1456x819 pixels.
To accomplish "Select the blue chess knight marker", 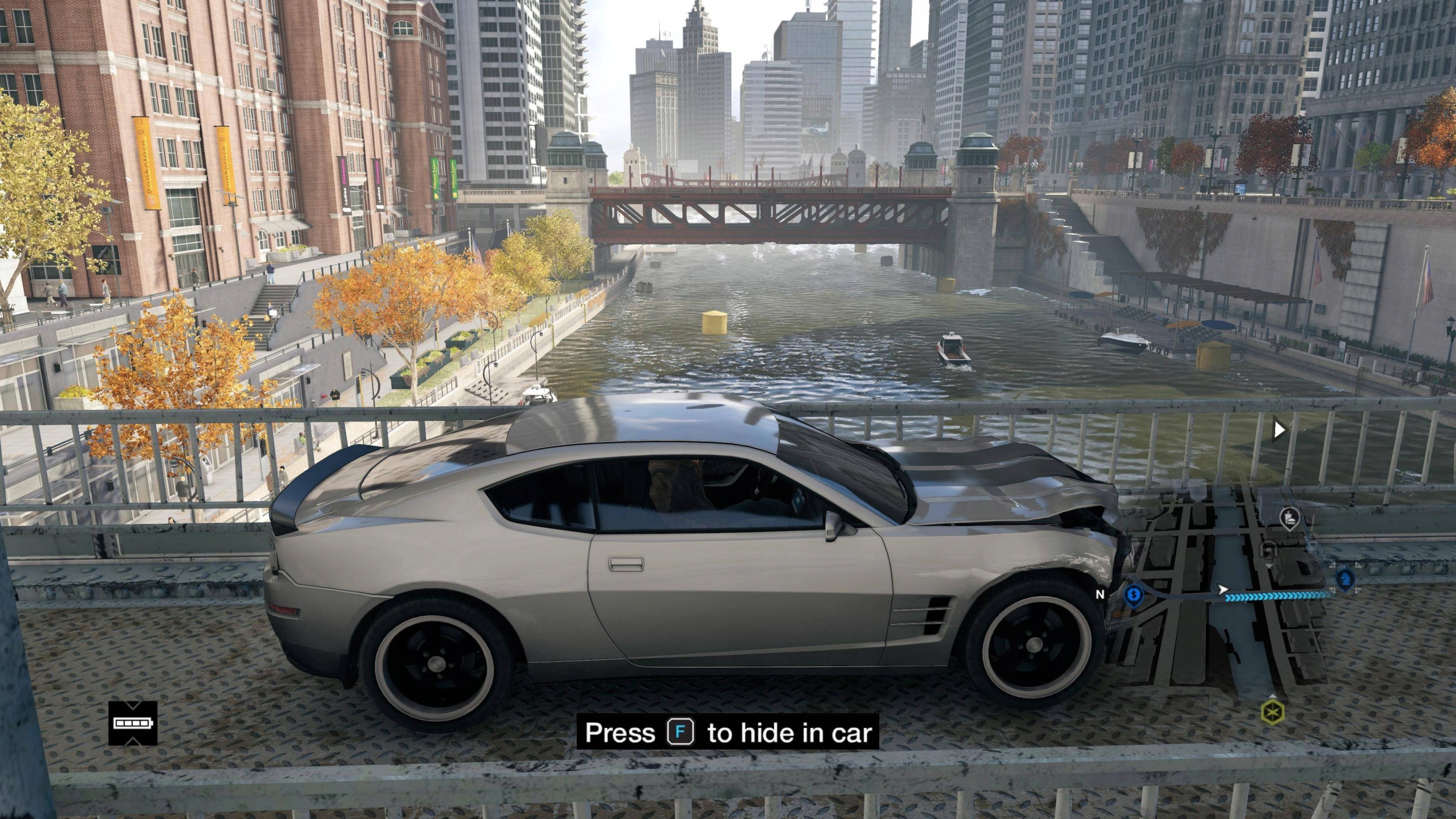I will [x=1345, y=580].
